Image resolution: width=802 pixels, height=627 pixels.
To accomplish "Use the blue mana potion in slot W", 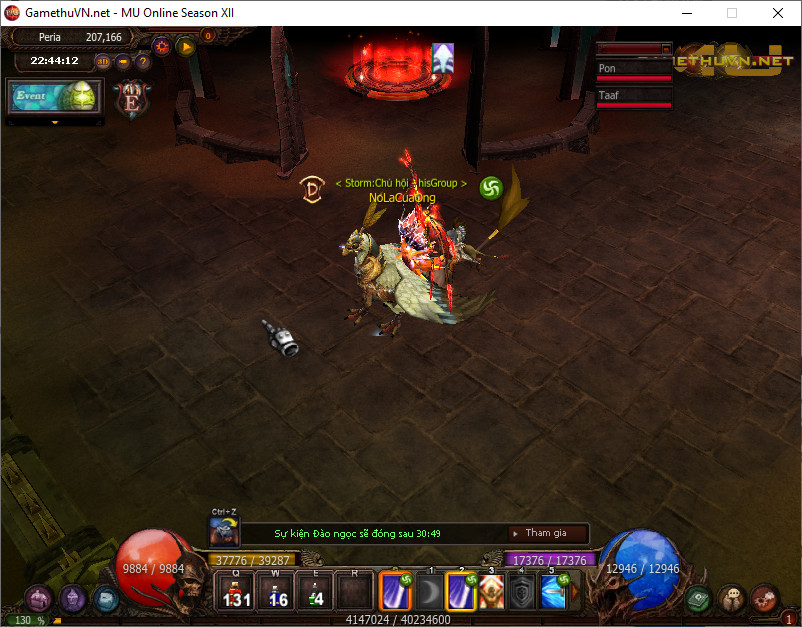I will 276,591.
